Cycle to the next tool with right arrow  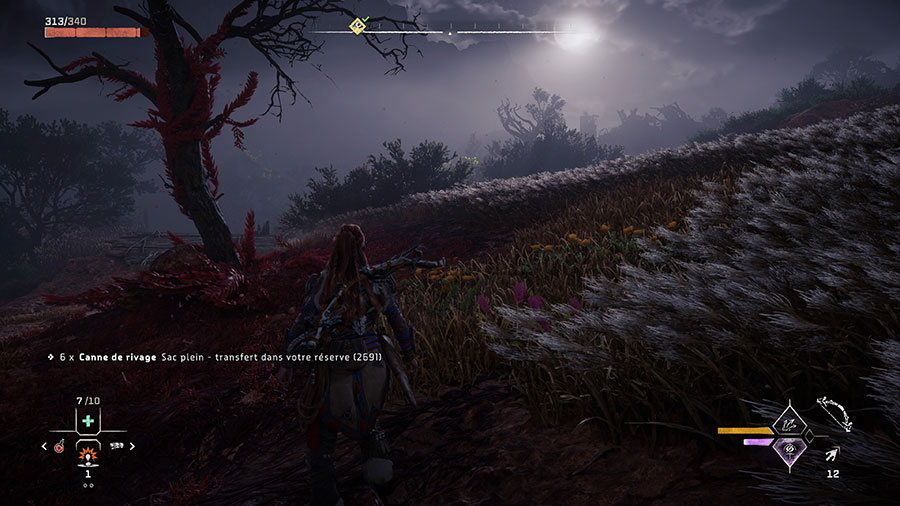point(132,447)
